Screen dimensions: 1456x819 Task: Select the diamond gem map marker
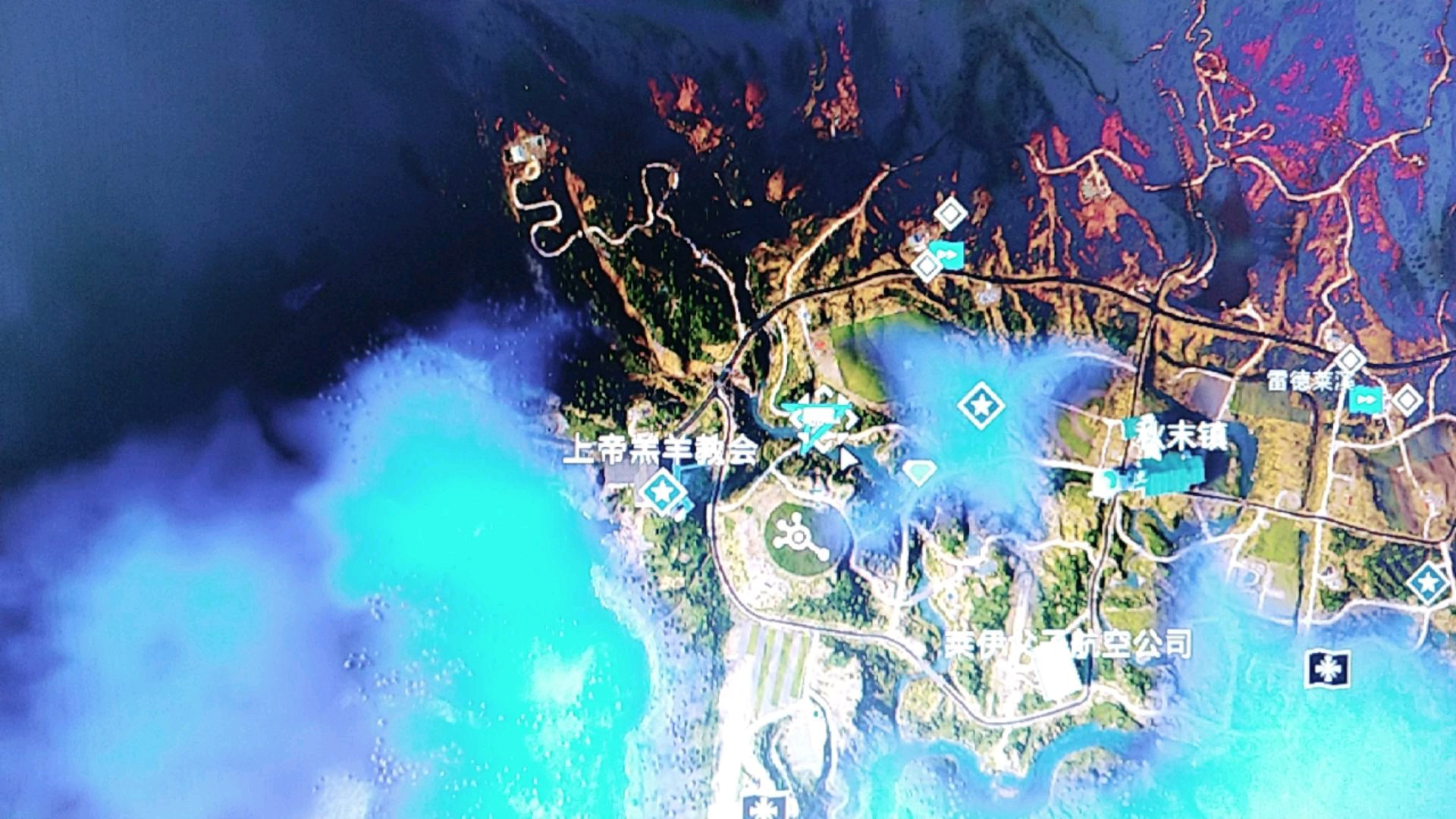919,472
